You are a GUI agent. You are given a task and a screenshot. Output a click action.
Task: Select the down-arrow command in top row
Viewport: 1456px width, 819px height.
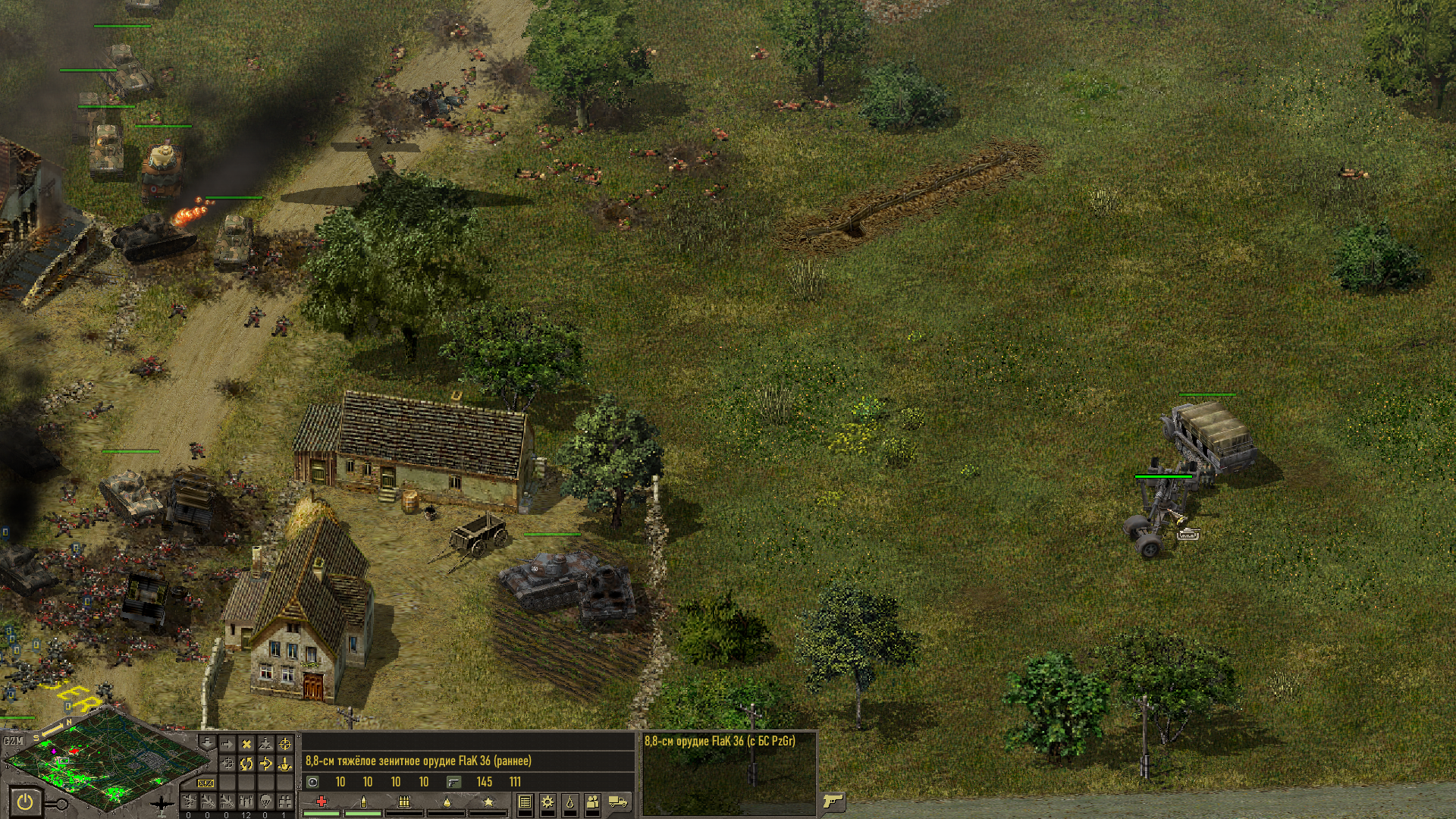pyautogui.click(x=208, y=744)
